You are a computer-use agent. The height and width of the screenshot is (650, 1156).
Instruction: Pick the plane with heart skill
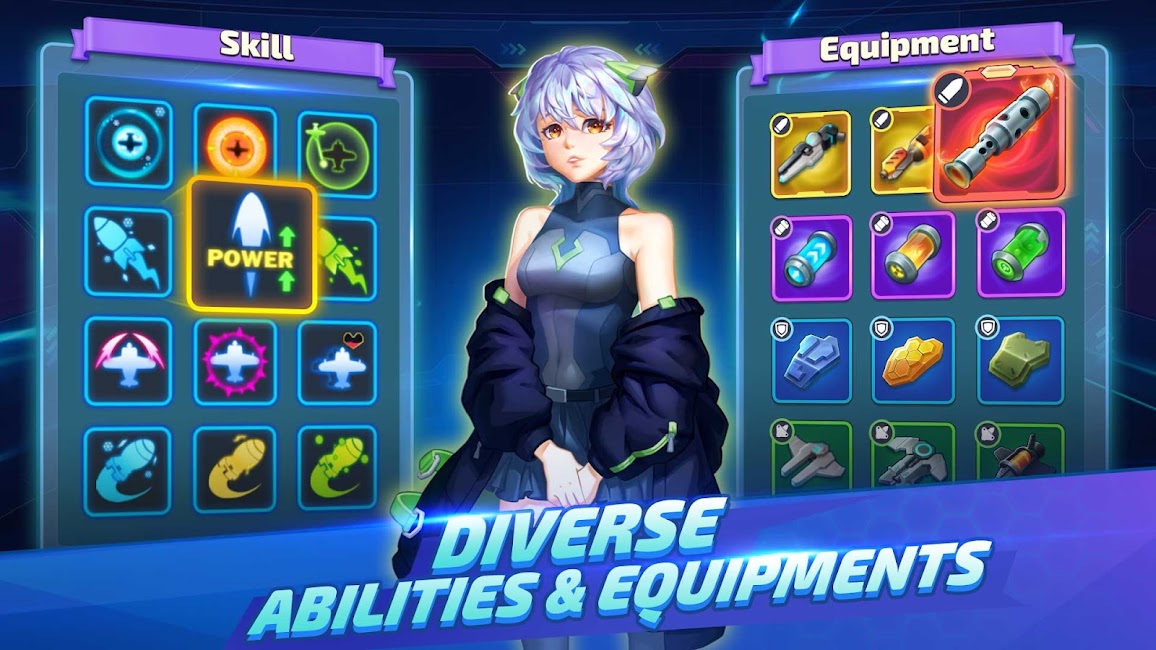pyautogui.click(x=337, y=361)
